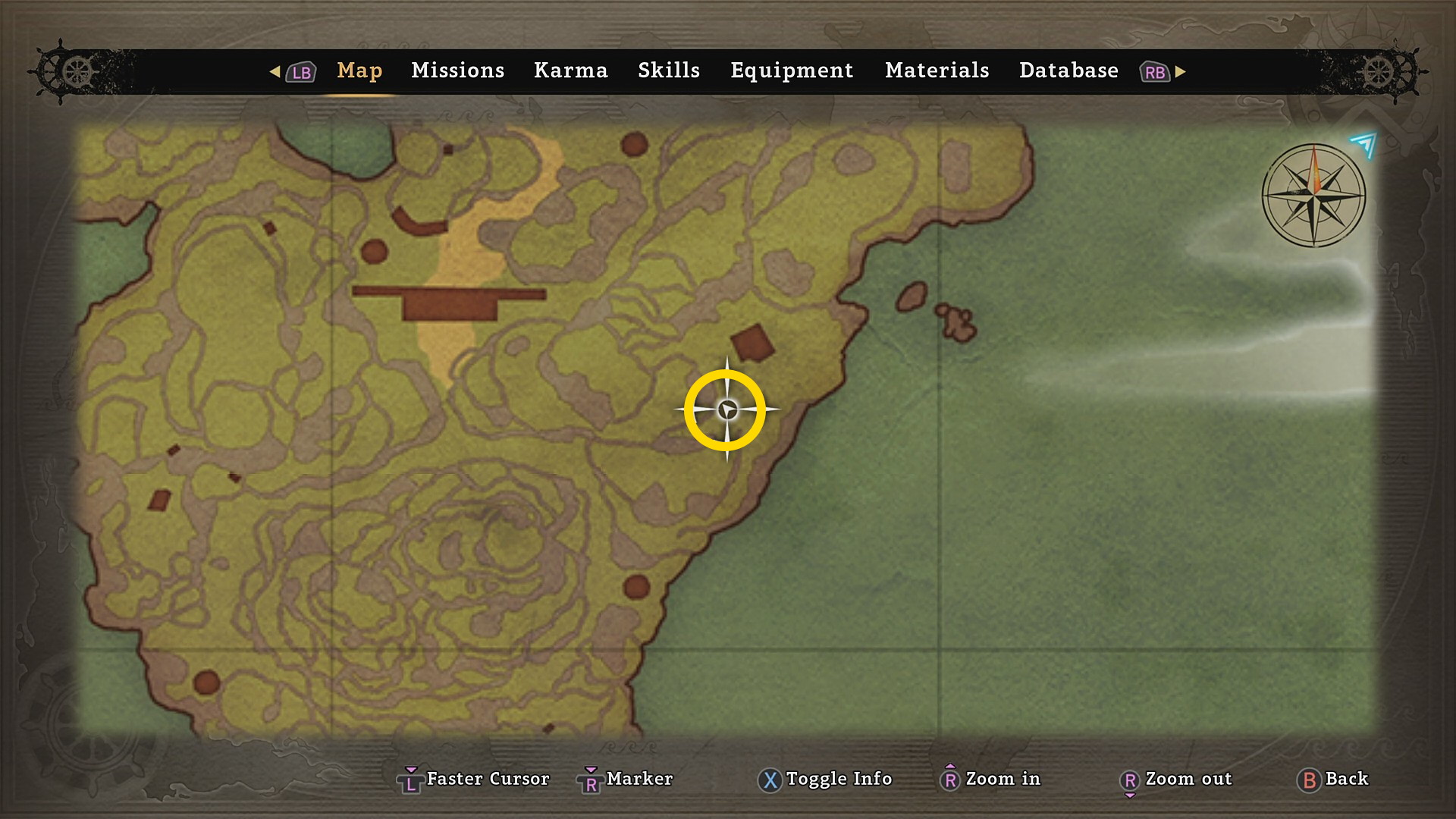Open the Equipment tab
The height and width of the screenshot is (819, 1456).
tap(792, 71)
